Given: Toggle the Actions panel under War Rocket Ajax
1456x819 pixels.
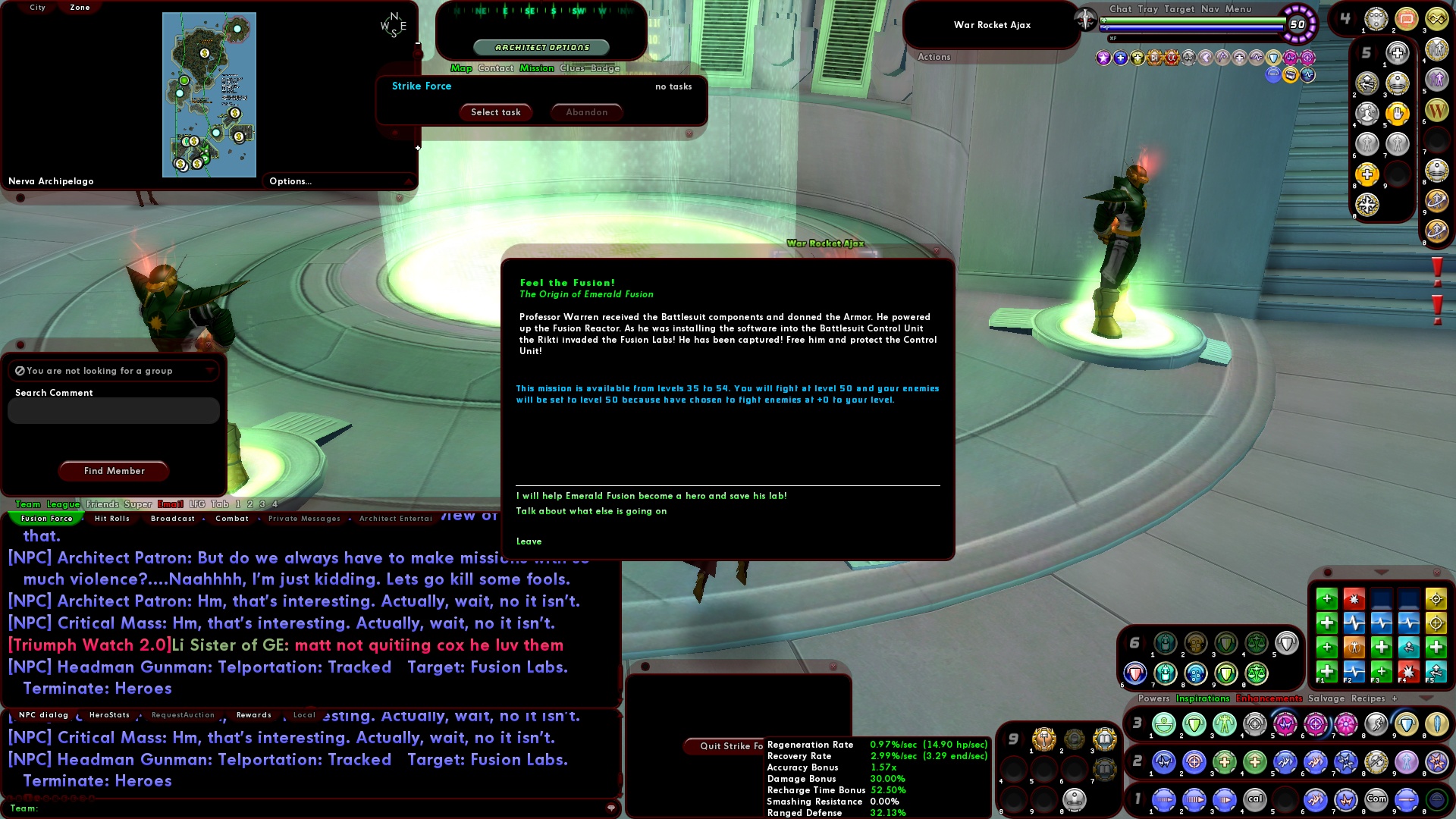Looking at the screenshot, I should click(x=934, y=57).
